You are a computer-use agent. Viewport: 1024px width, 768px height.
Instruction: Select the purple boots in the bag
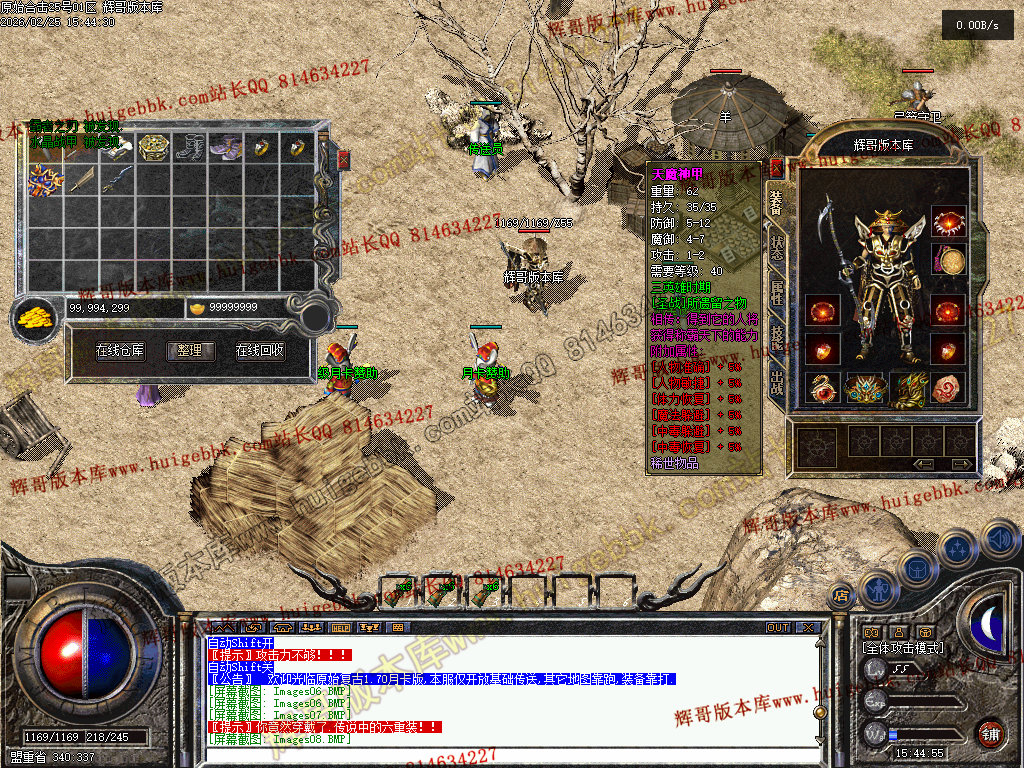coord(227,148)
